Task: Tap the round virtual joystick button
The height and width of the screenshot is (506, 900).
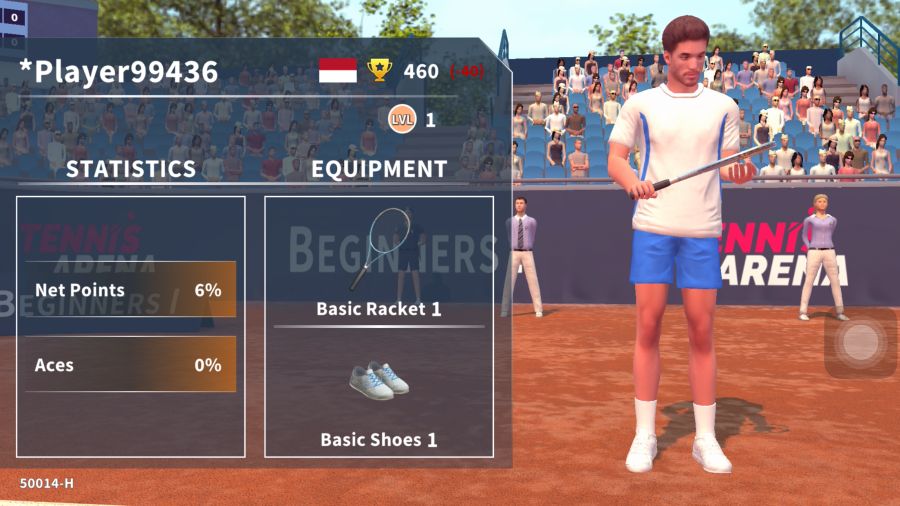Action: (859, 343)
